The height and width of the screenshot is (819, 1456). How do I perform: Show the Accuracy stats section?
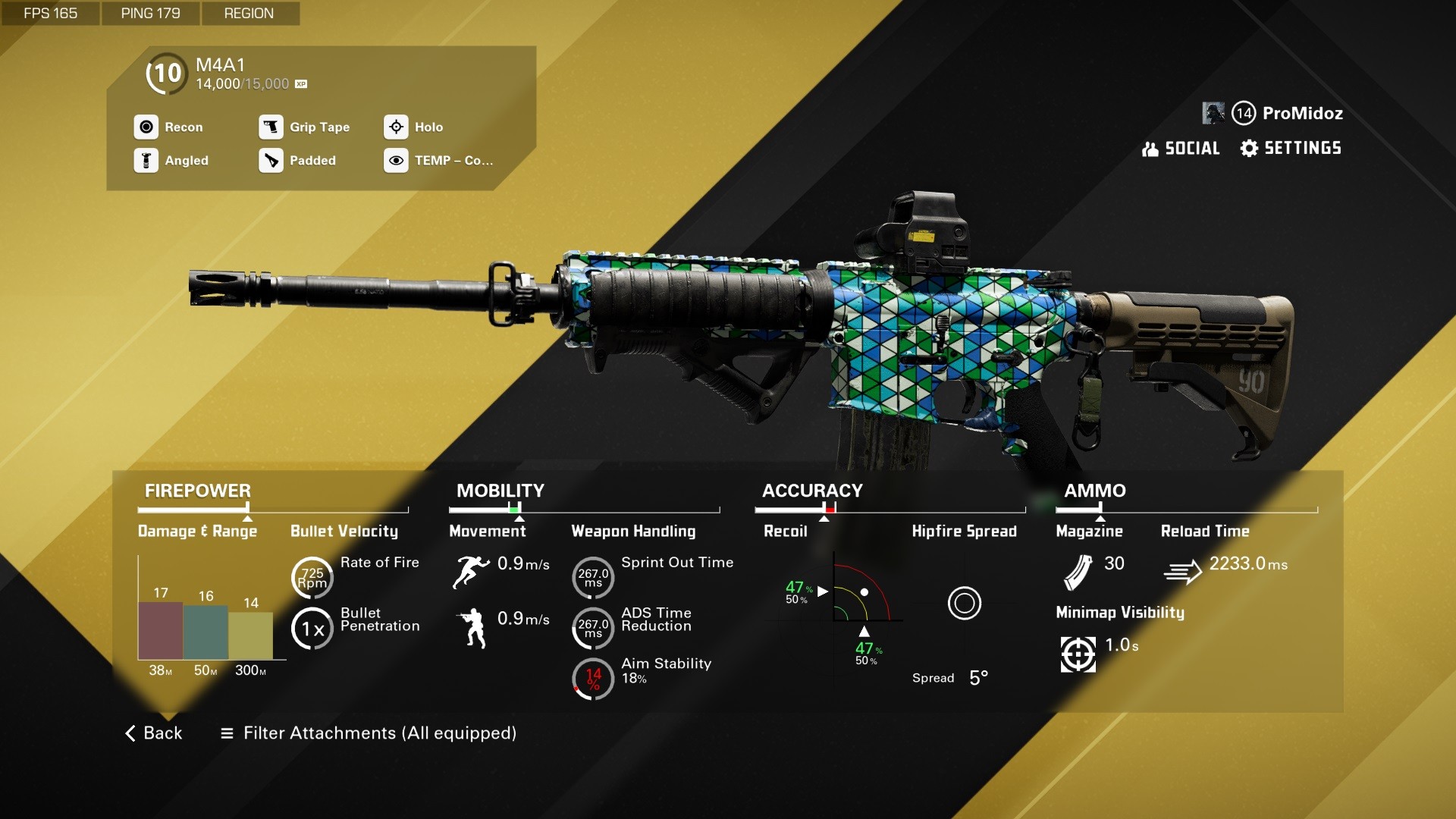812,491
